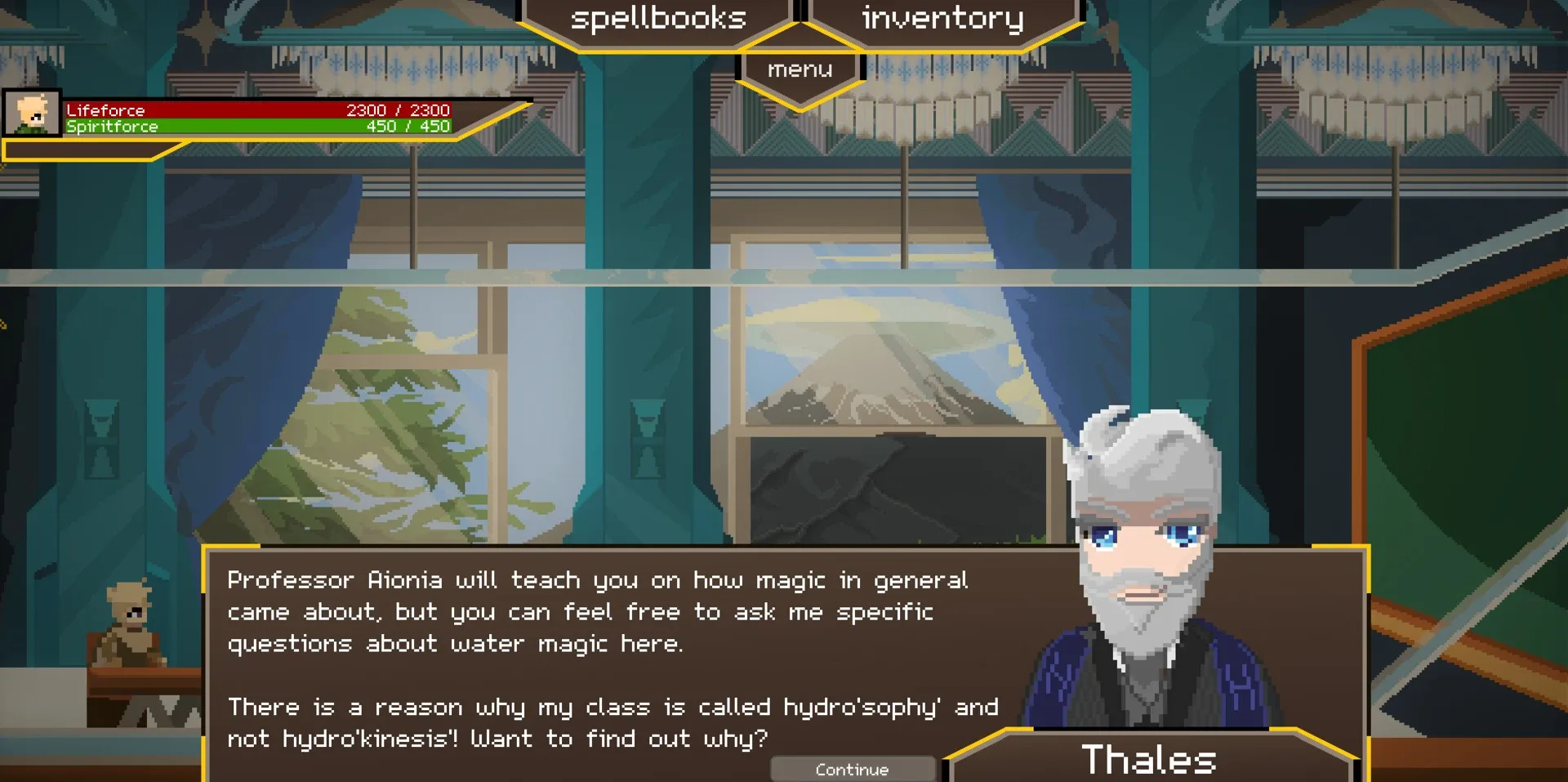Viewport: 1568px width, 782px height.
Task: Toggle the spellbooks panel open
Action: [x=658, y=17]
